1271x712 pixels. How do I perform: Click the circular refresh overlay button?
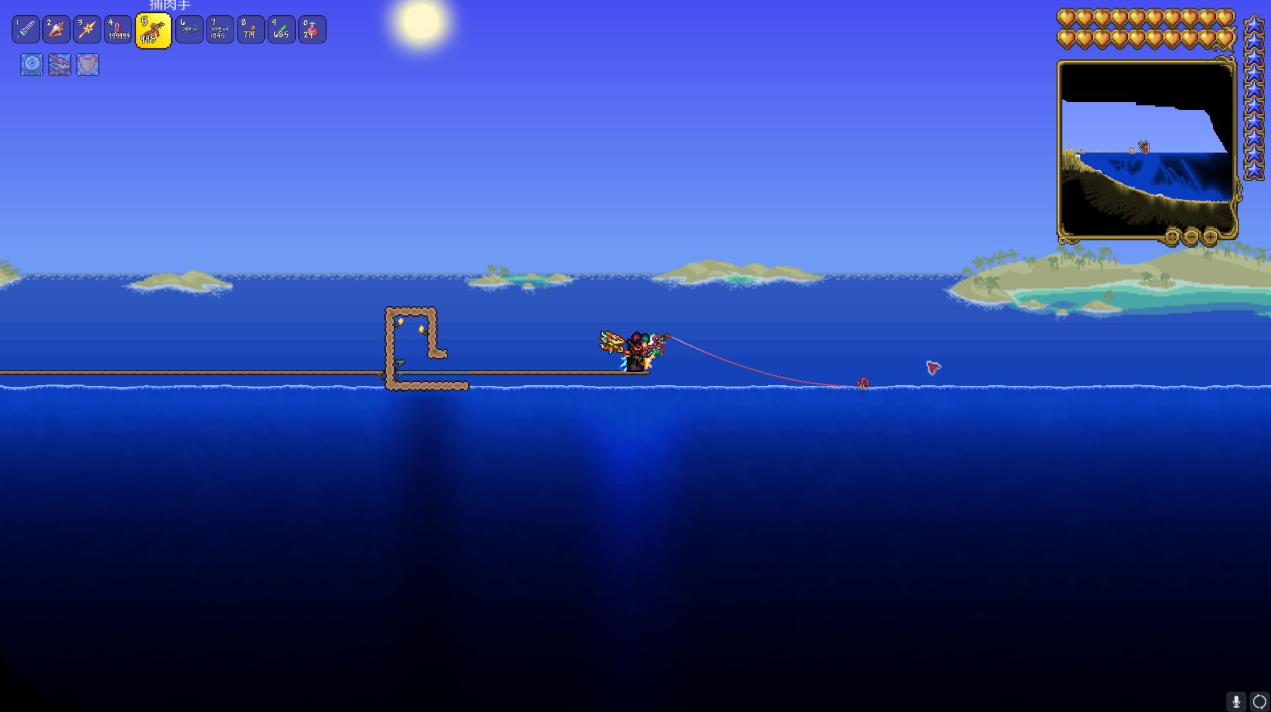tap(1259, 702)
